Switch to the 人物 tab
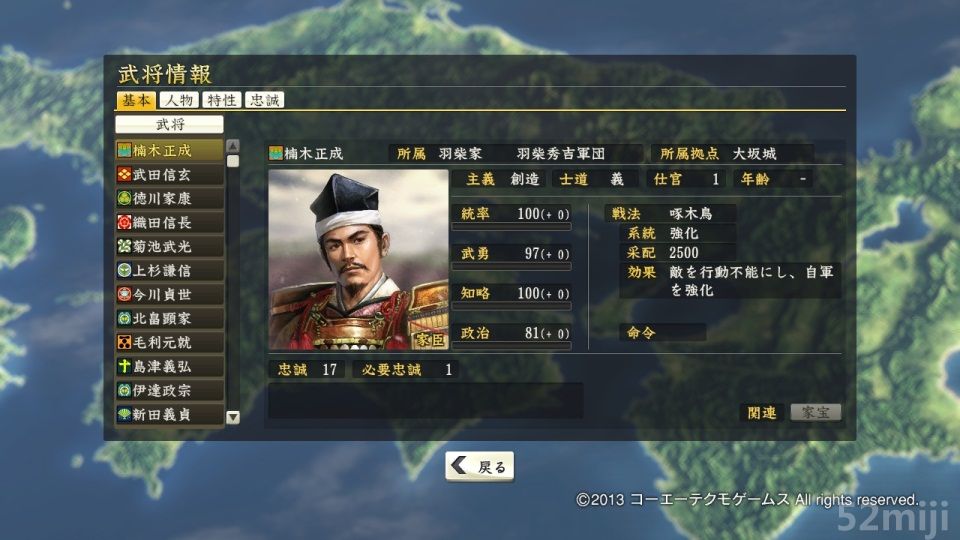The height and width of the screenshot is (540, 960). (x=178, y=100)
